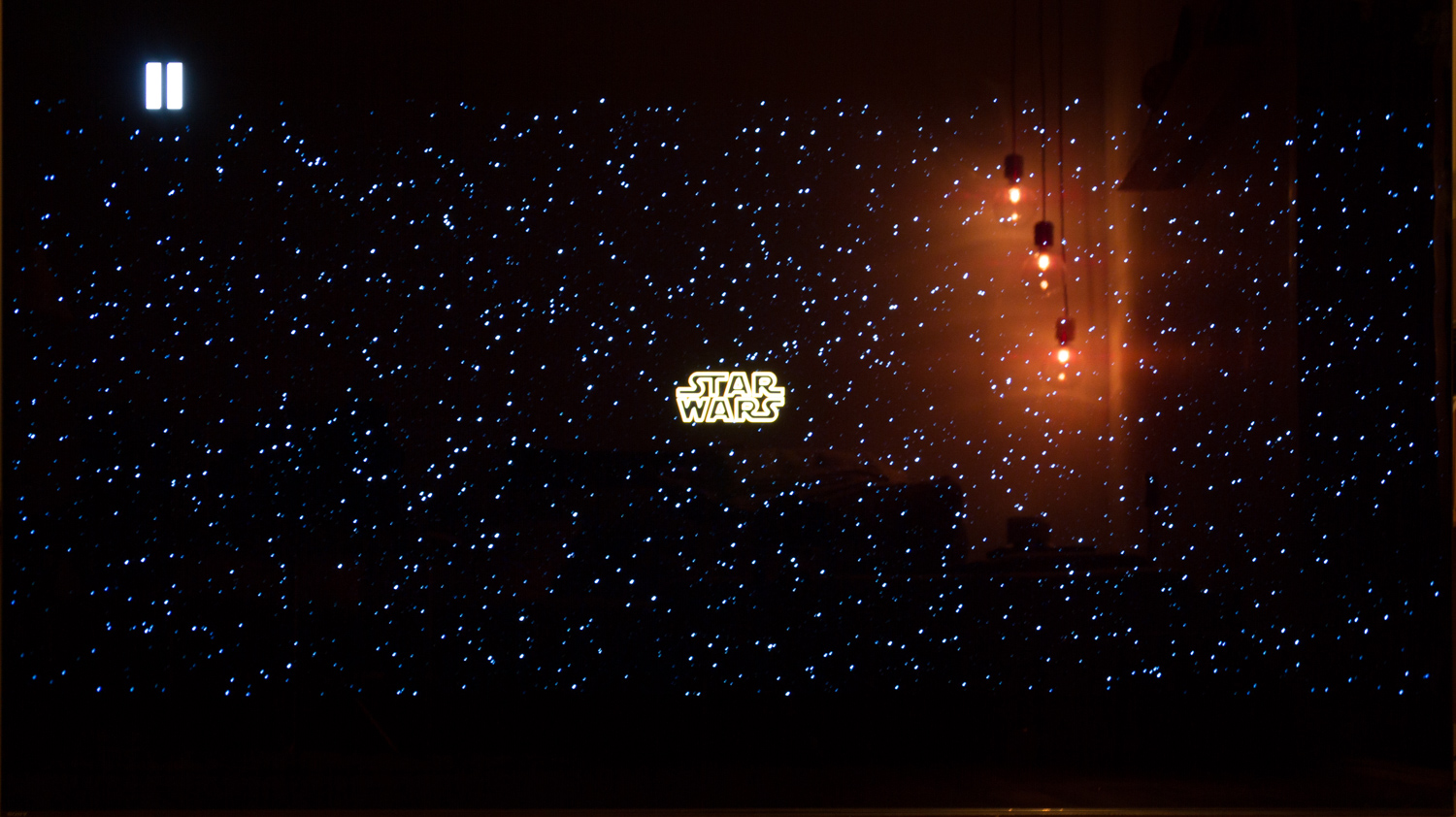1456x817 pixels.
Task: Click the pause icon
Action: click(164, 86)
